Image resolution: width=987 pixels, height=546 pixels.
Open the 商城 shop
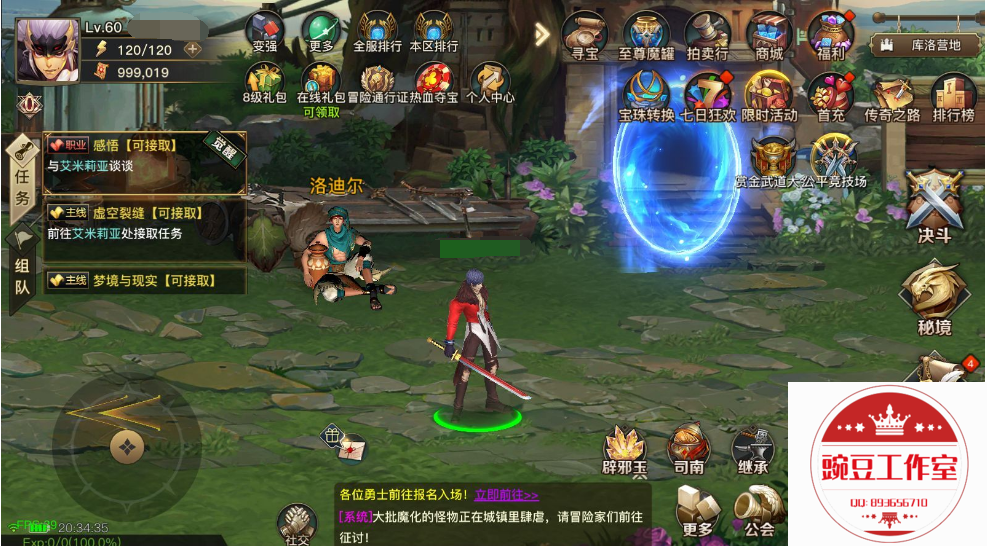pyautogui.click(x=769, y=35)
